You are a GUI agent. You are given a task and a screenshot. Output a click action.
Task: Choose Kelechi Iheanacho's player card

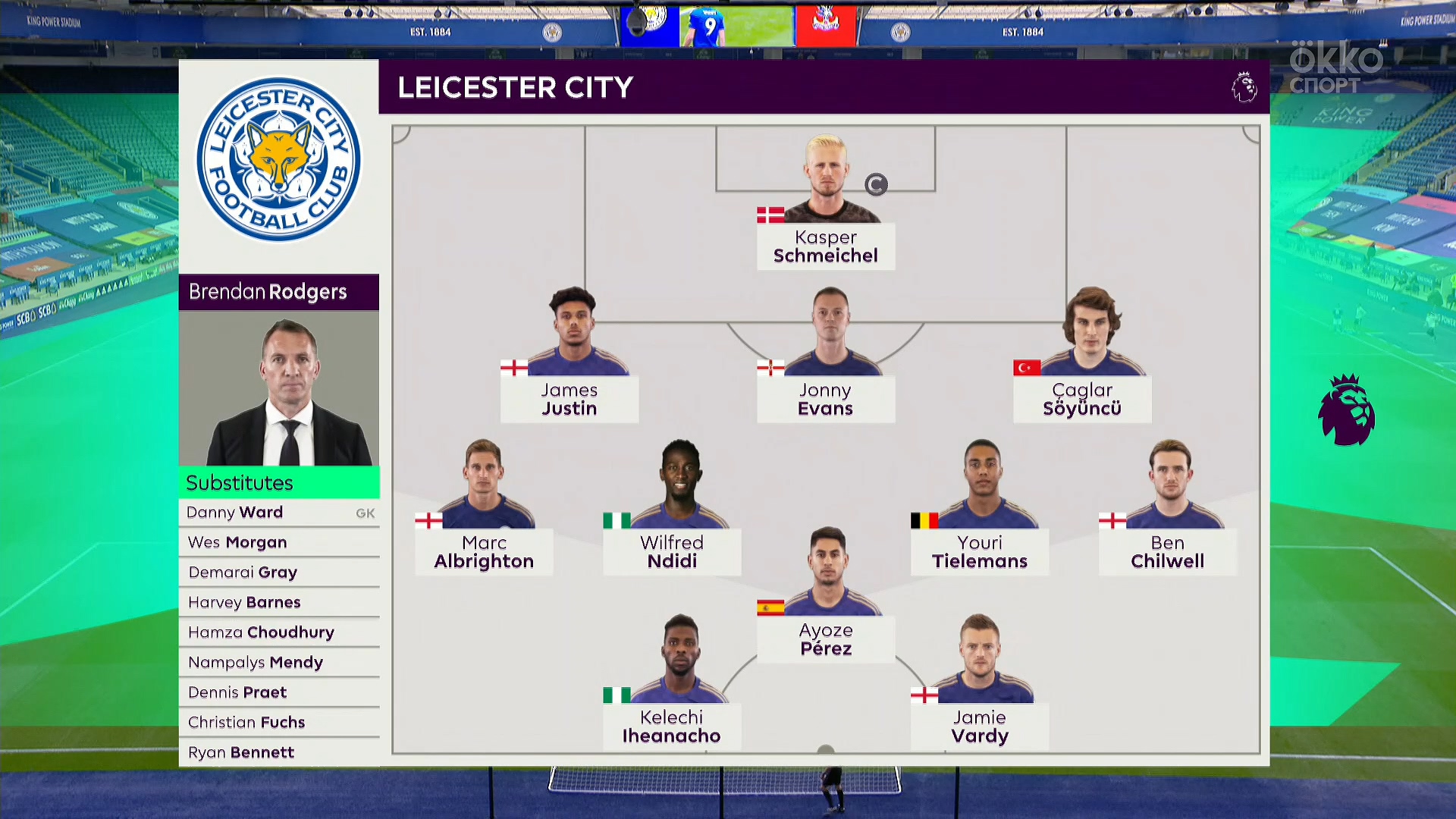click(671, 726)
